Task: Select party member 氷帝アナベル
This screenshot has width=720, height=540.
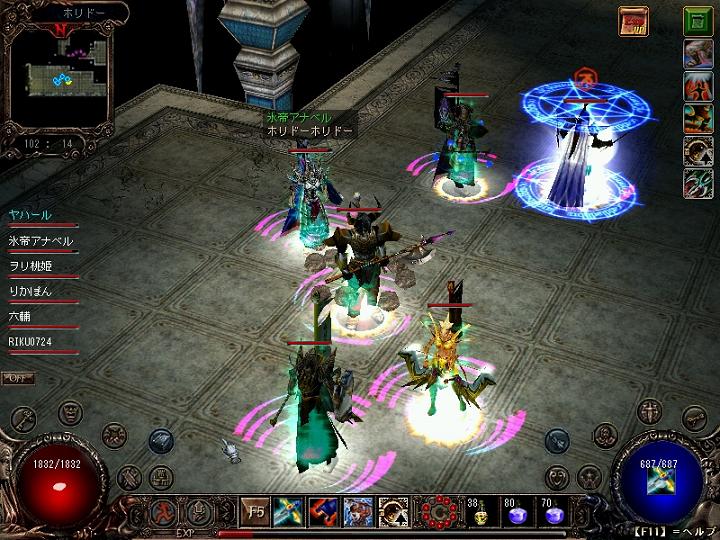Action: tap(40, 241)
